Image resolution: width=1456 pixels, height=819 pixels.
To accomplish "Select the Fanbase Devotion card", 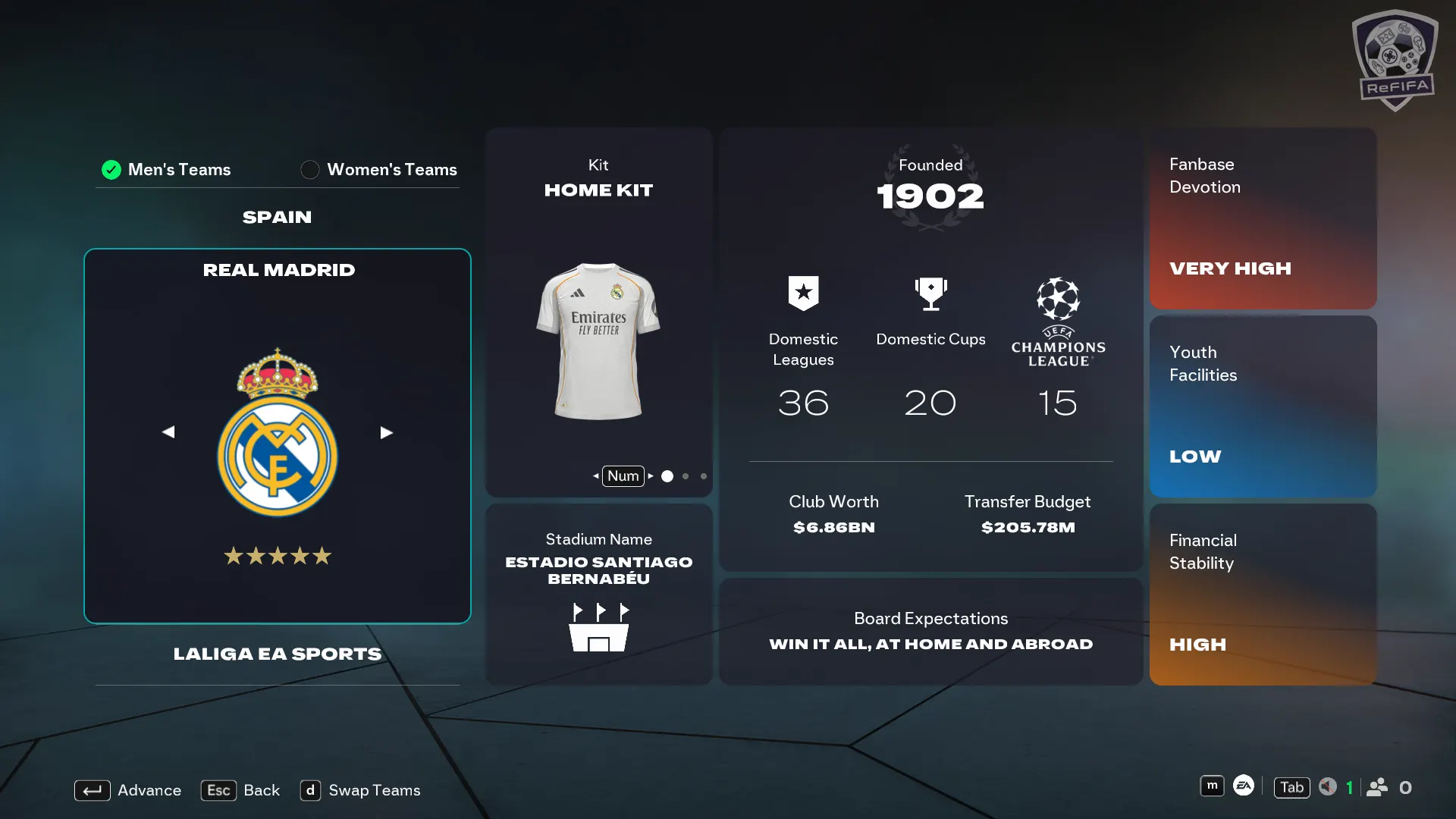I will [1263, 218].
